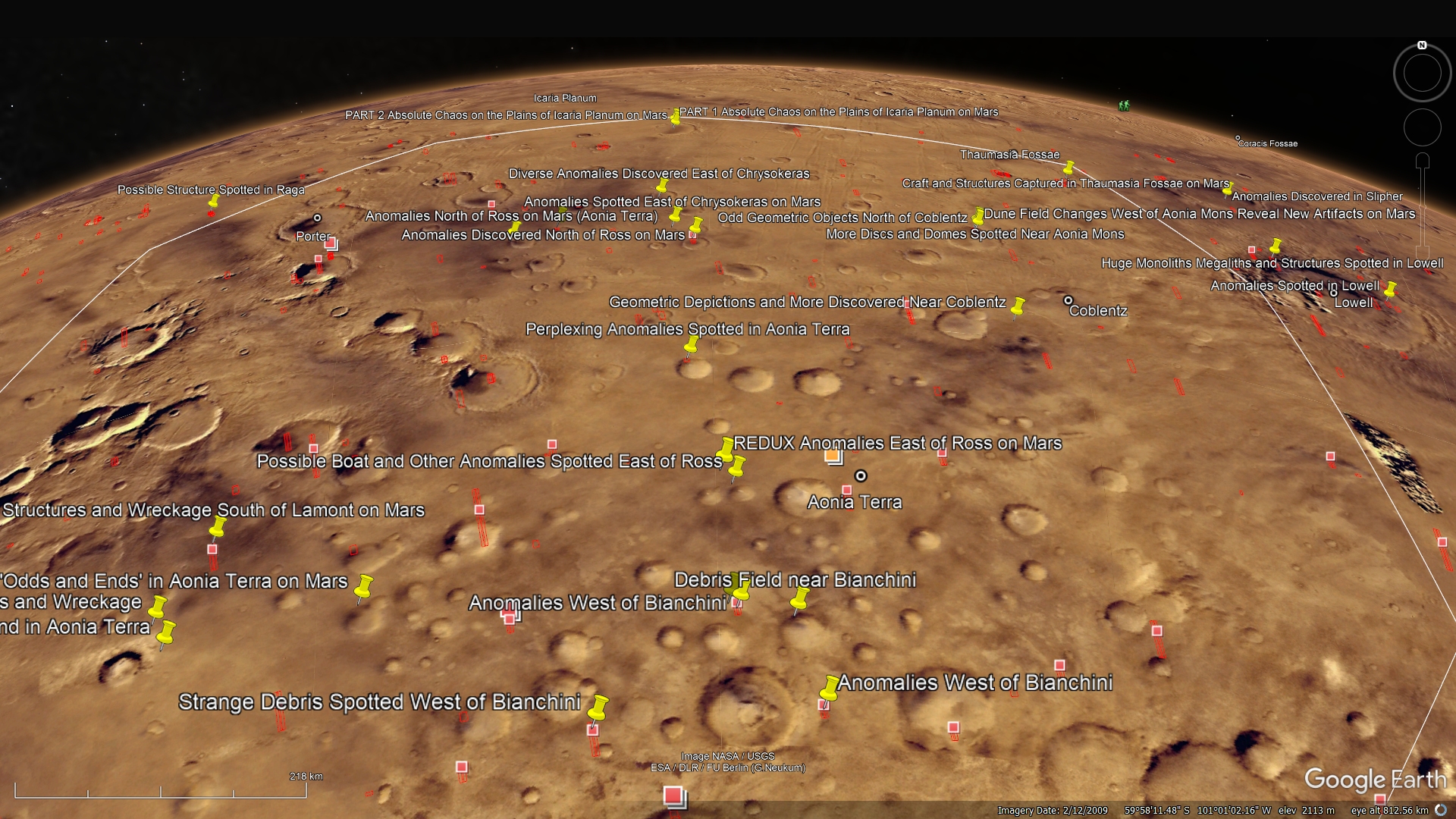Select the Perplexing Anomalies Spotted in Aonia Terra pushpin

point(691,346)
